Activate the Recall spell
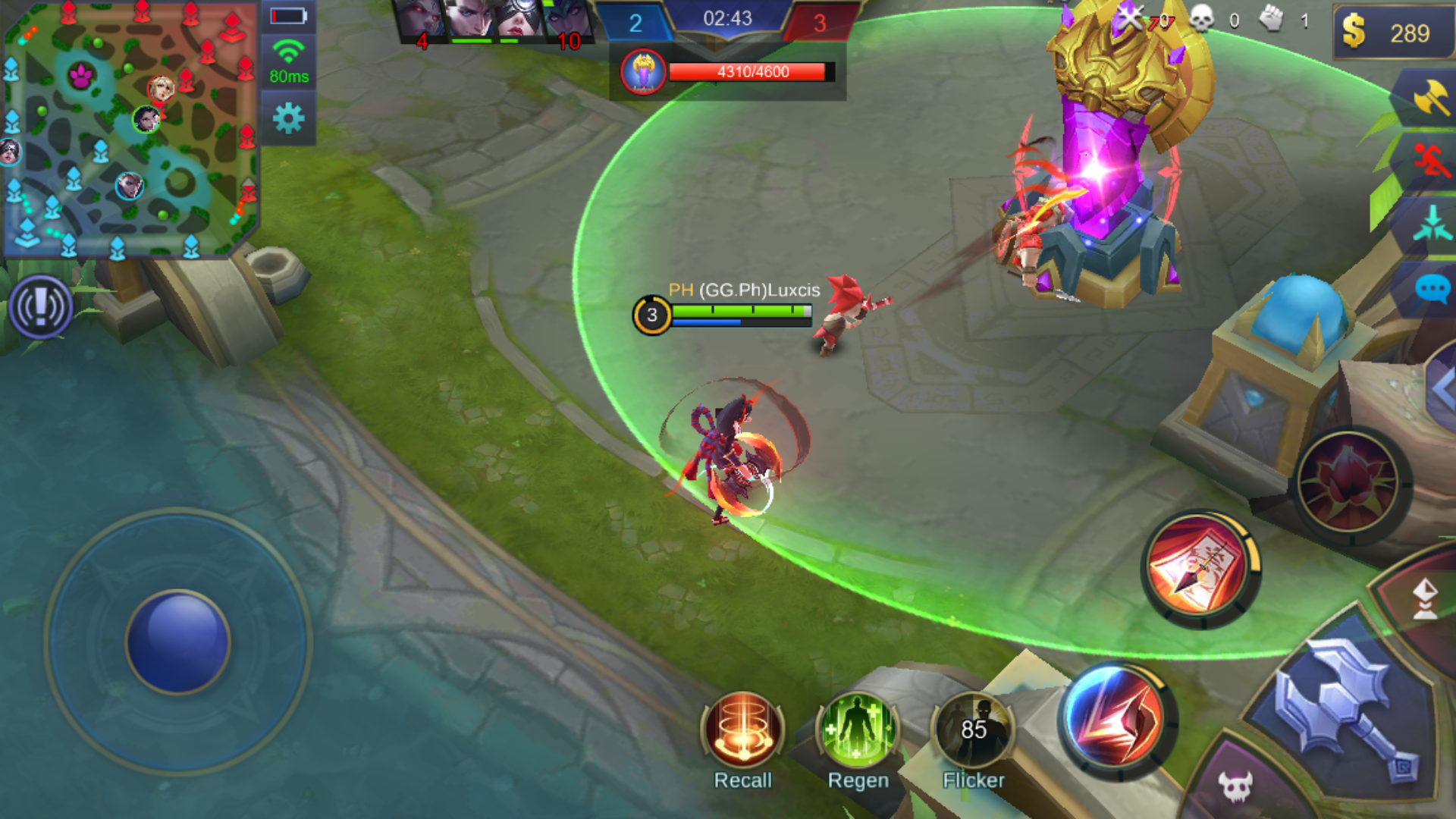Image resolution: width=1456 pixels, height=819 pixels. coord(742,730)
